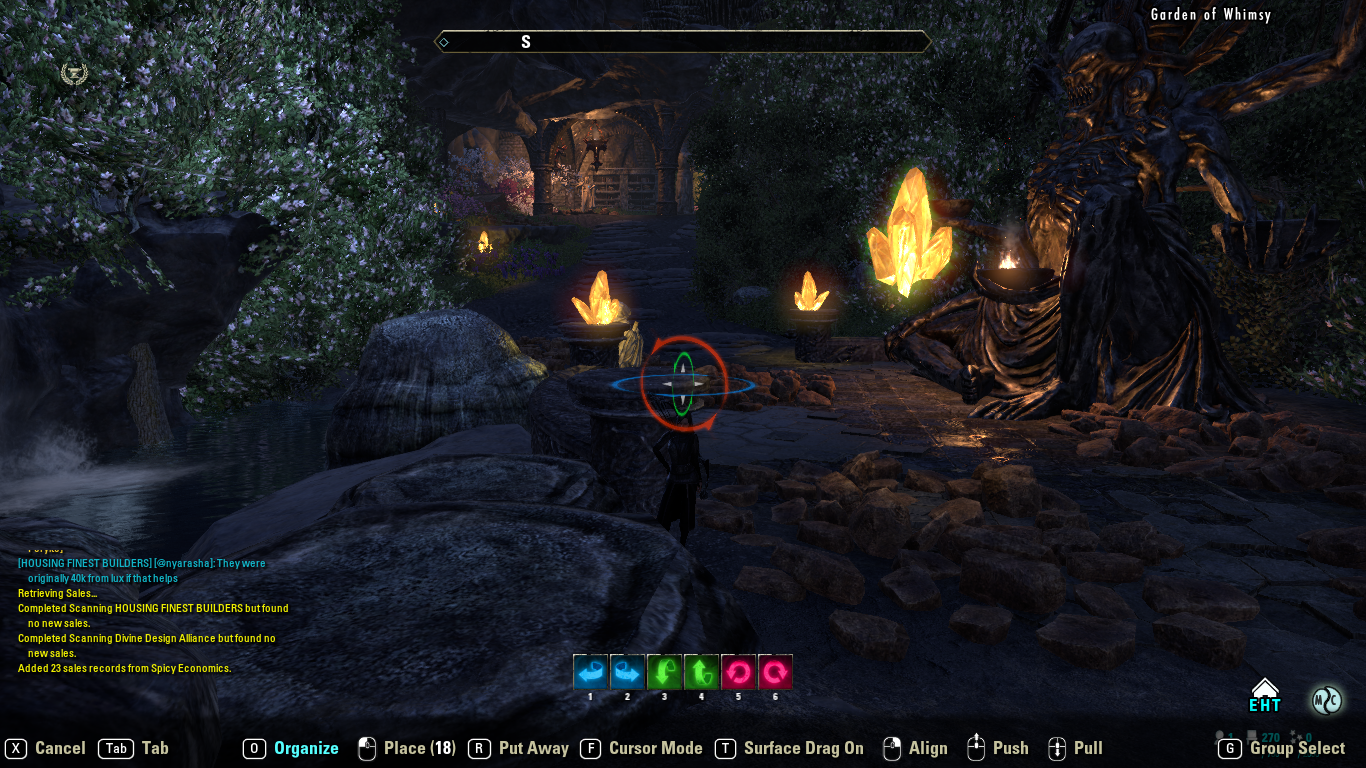Activate the pitch-down green arrow in slot 3

click(663, 671)
